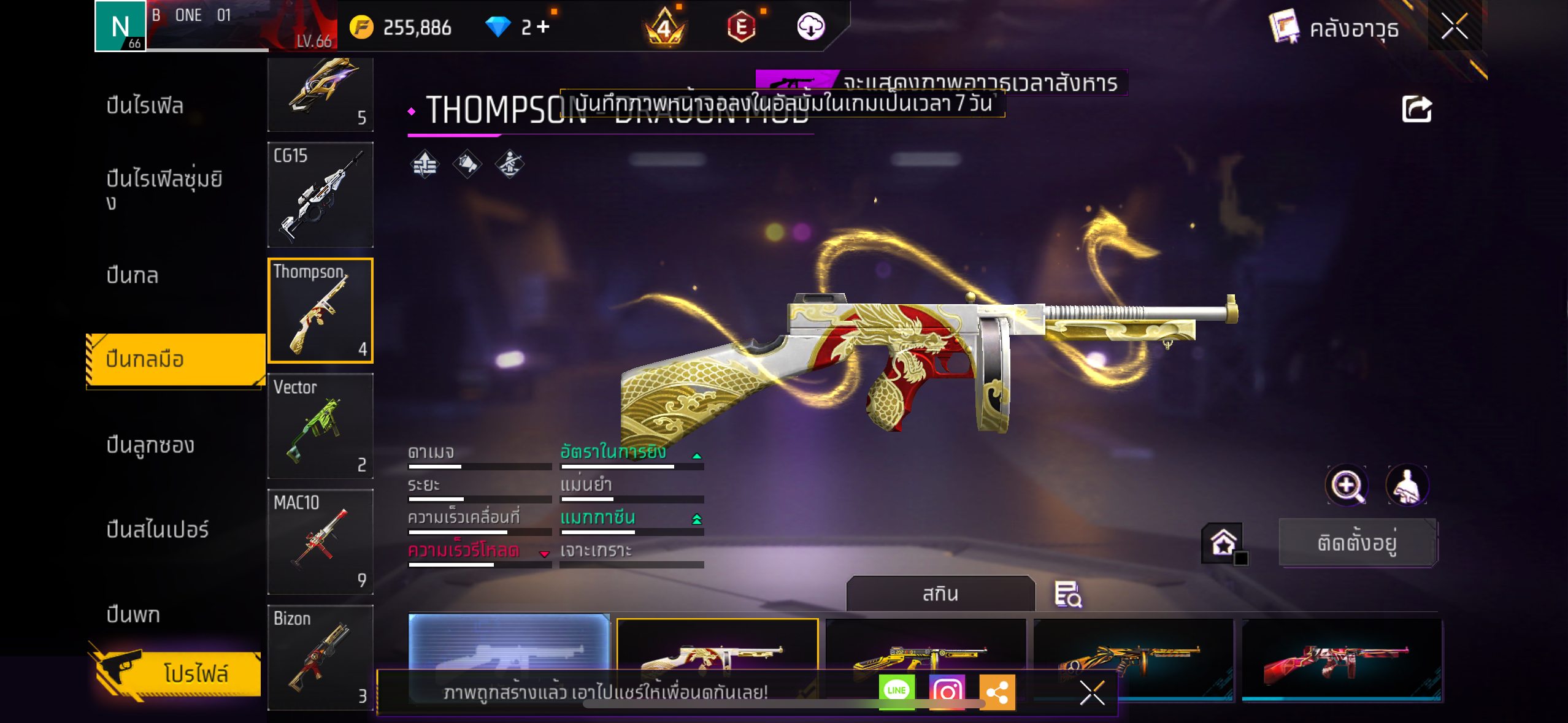Screen dimensions: 1568x723
Task: Select the ปืนไรเฟิล weapon category
Action: 145,105
